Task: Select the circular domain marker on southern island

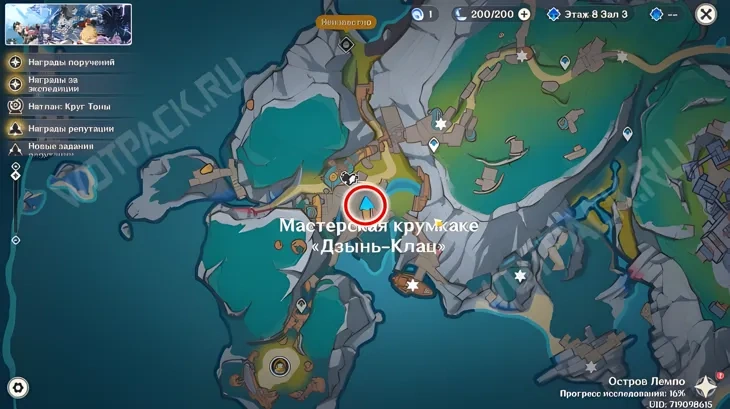Action: [x=280, y=365]
